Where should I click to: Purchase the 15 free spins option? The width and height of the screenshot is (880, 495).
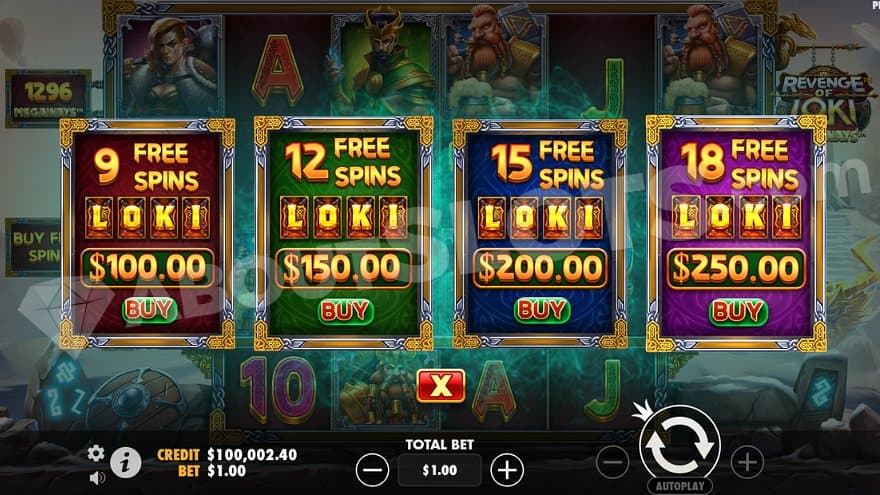point(541,310)
